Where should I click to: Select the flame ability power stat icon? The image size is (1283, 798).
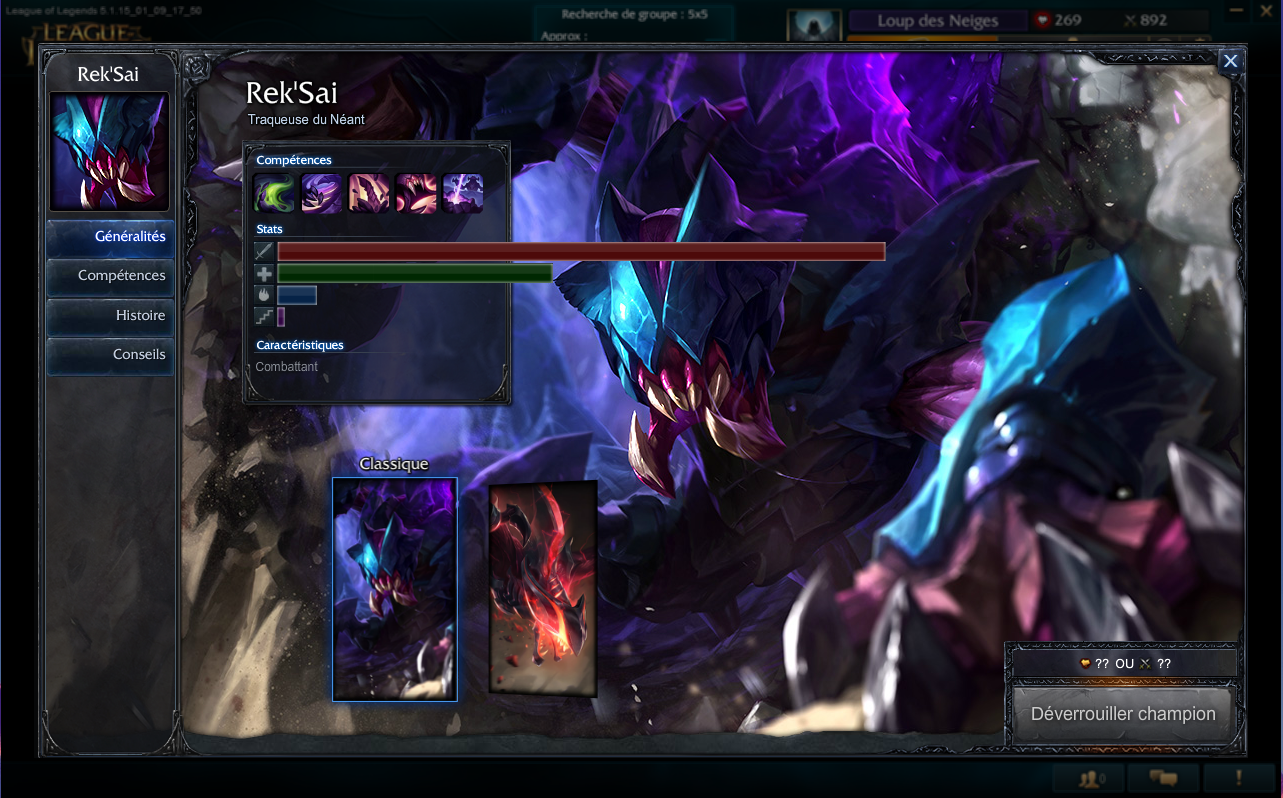(x=263, y=294)
